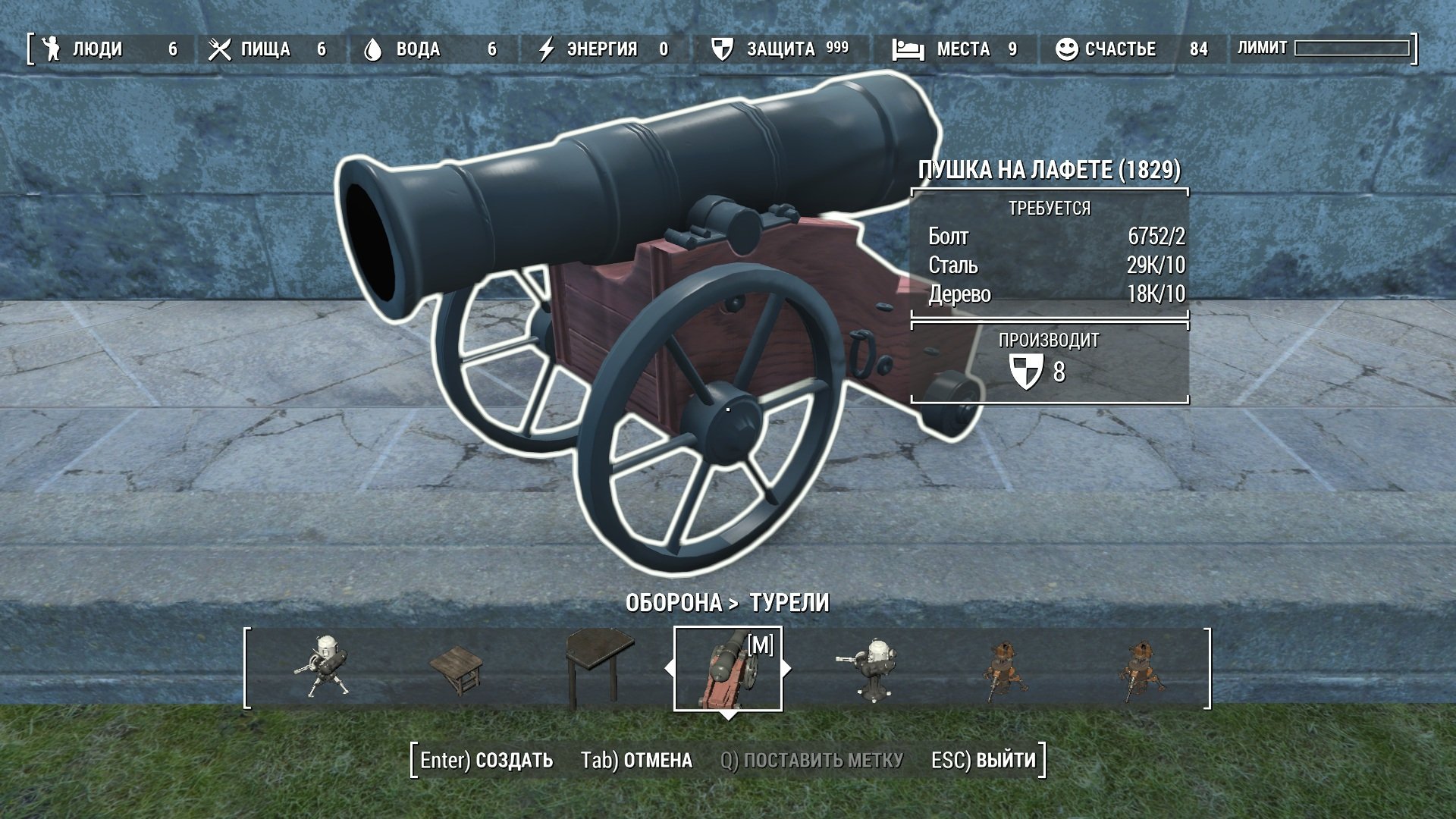Click the left arrow beside the selected cannon
Screen dimensions: 1456x819
(669, 669)
